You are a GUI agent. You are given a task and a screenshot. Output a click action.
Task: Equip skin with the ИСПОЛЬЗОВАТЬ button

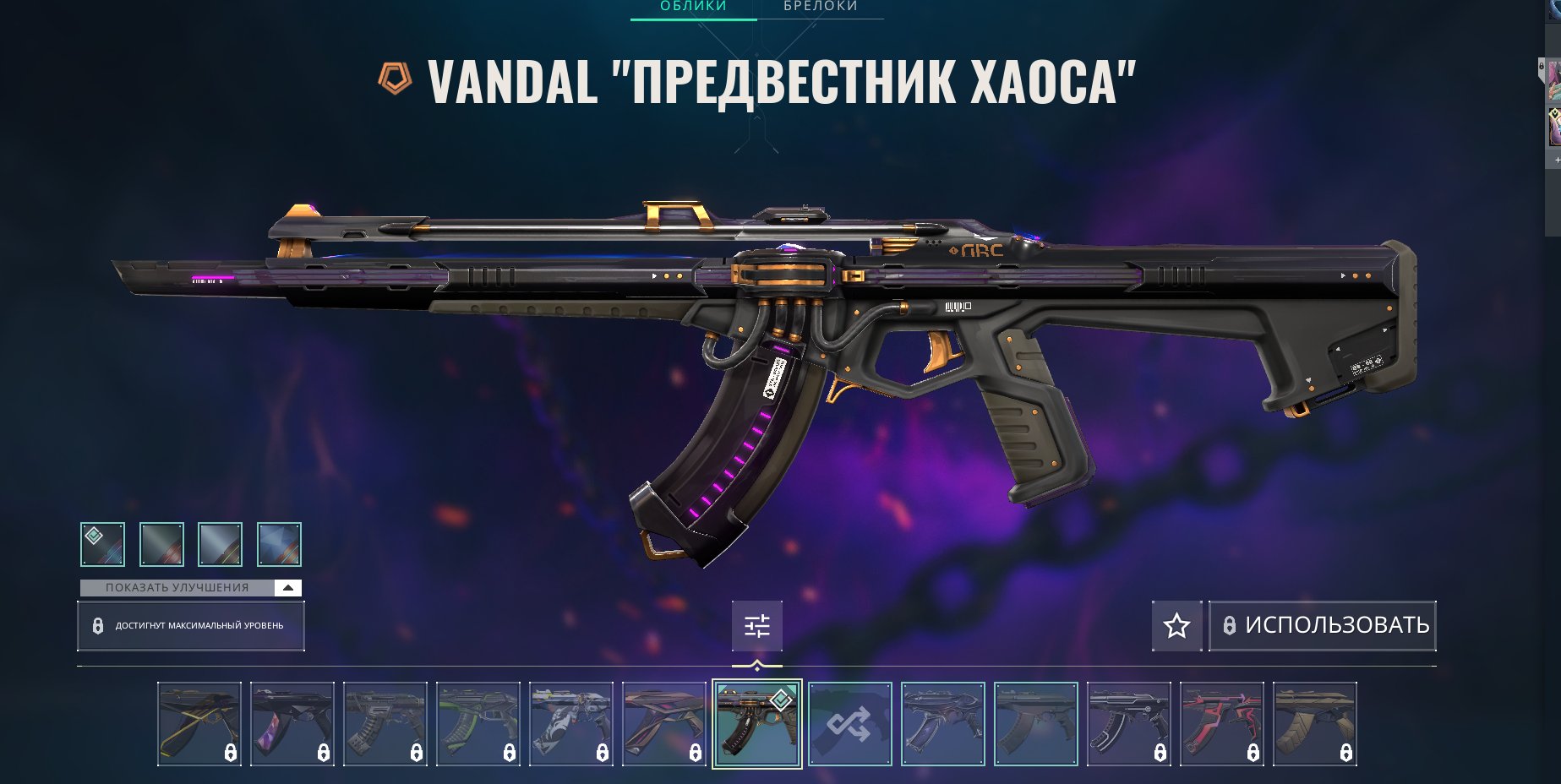[1323, 625]
